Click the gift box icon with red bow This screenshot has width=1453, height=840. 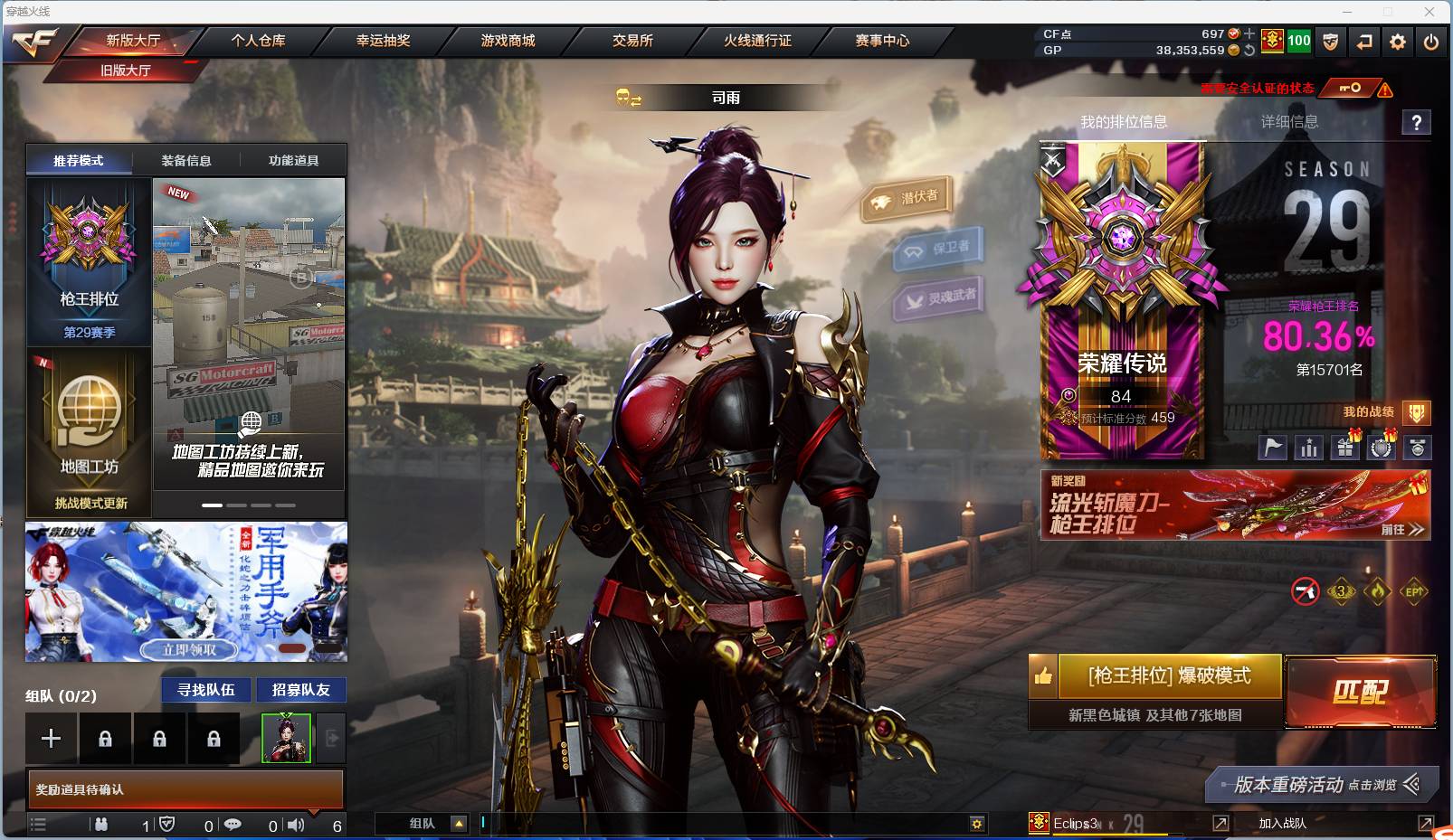pyautogui.click(x=1344, y=447)
